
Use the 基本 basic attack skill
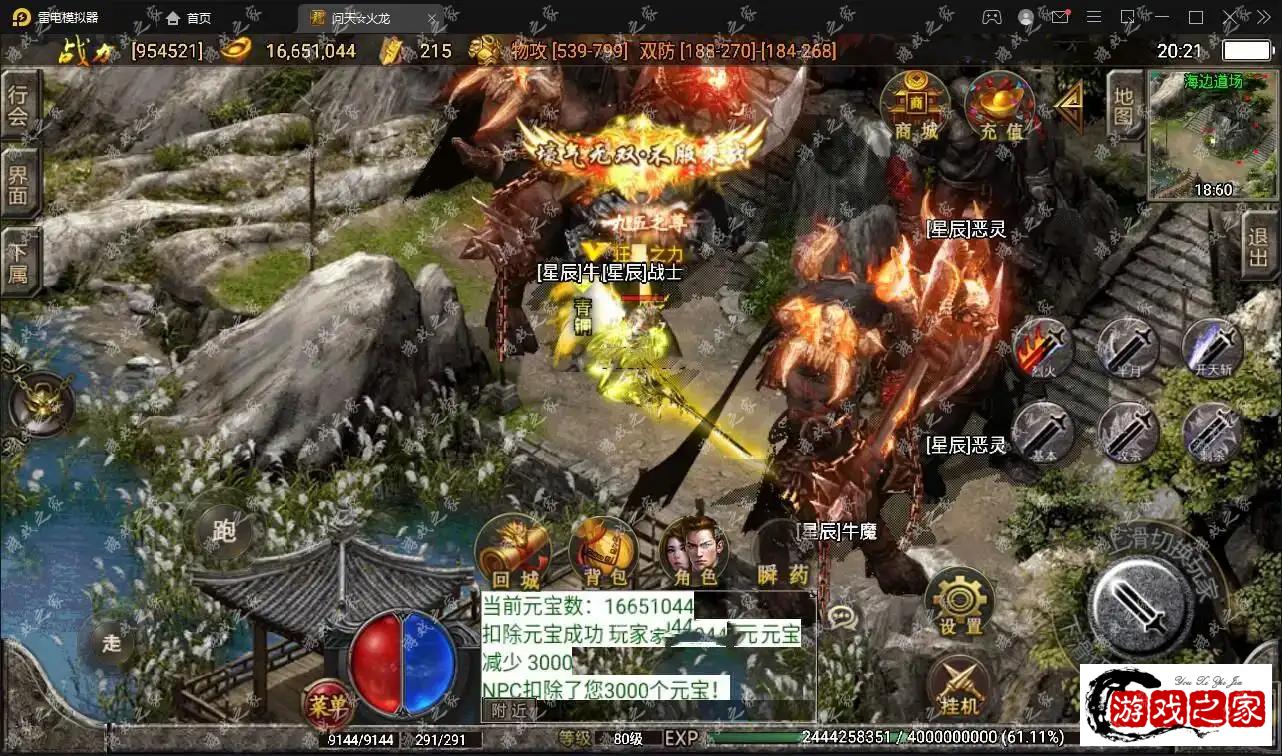(1042, 433)
